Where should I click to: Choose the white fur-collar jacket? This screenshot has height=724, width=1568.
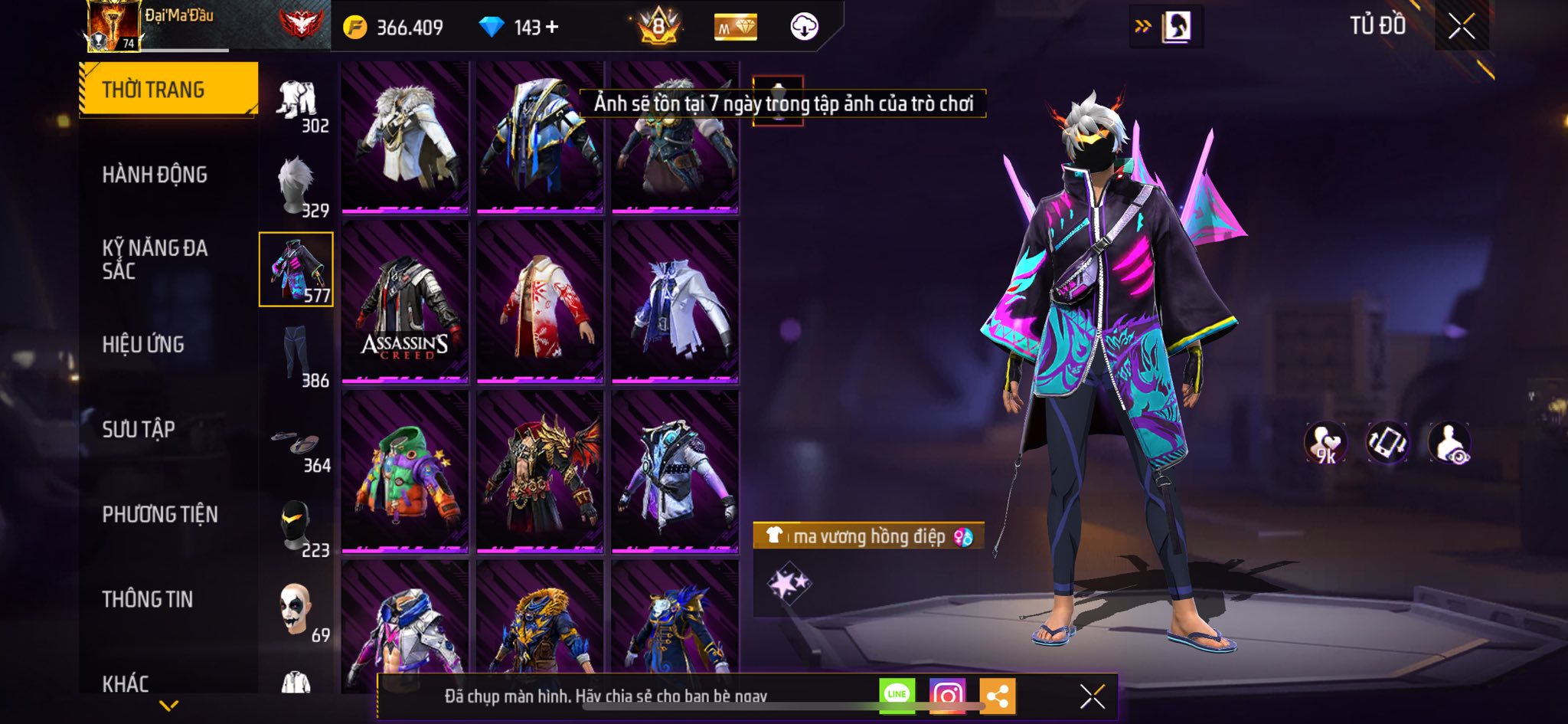(405, 136)
